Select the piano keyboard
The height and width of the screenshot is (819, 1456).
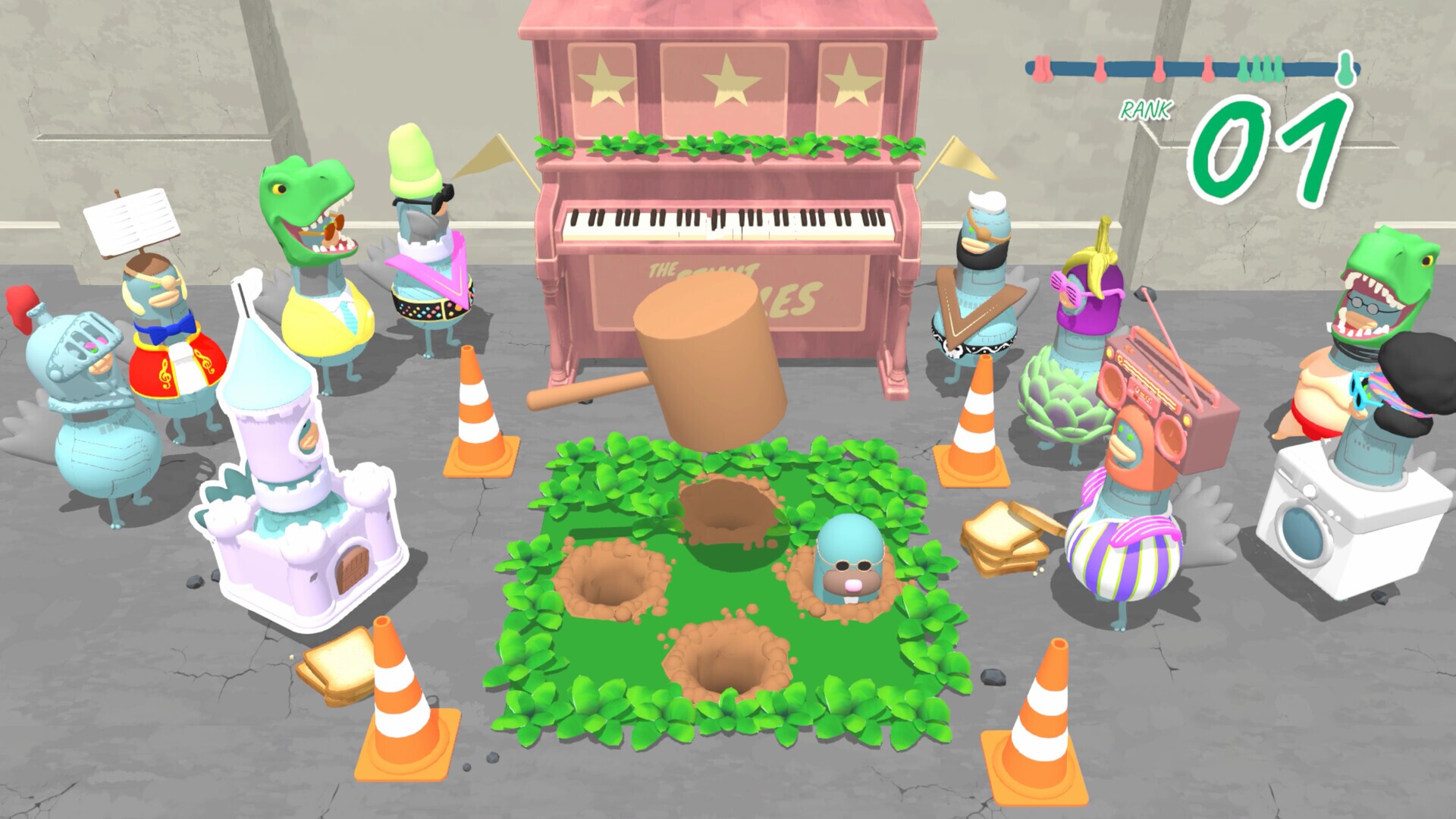coord(720,220)
